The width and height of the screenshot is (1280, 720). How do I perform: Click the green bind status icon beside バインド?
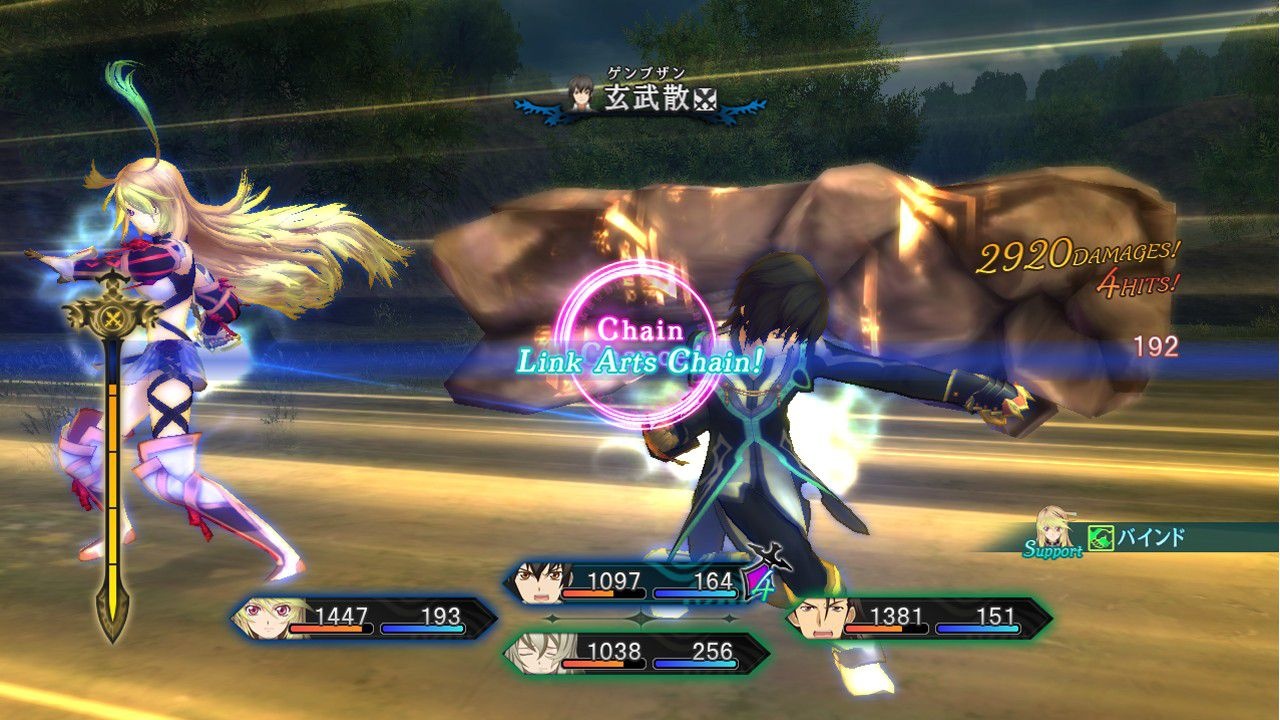tap(1100, 536)
